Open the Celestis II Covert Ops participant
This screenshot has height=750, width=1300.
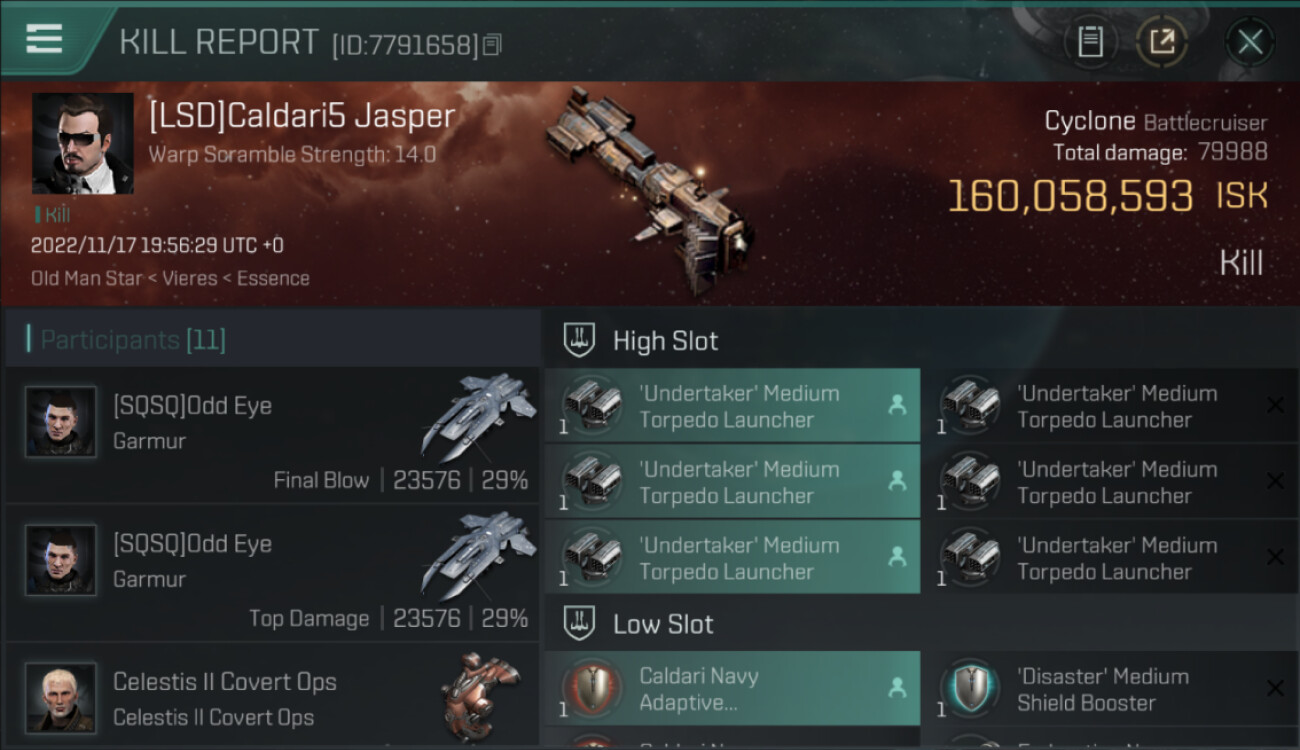tap(272, 697)
